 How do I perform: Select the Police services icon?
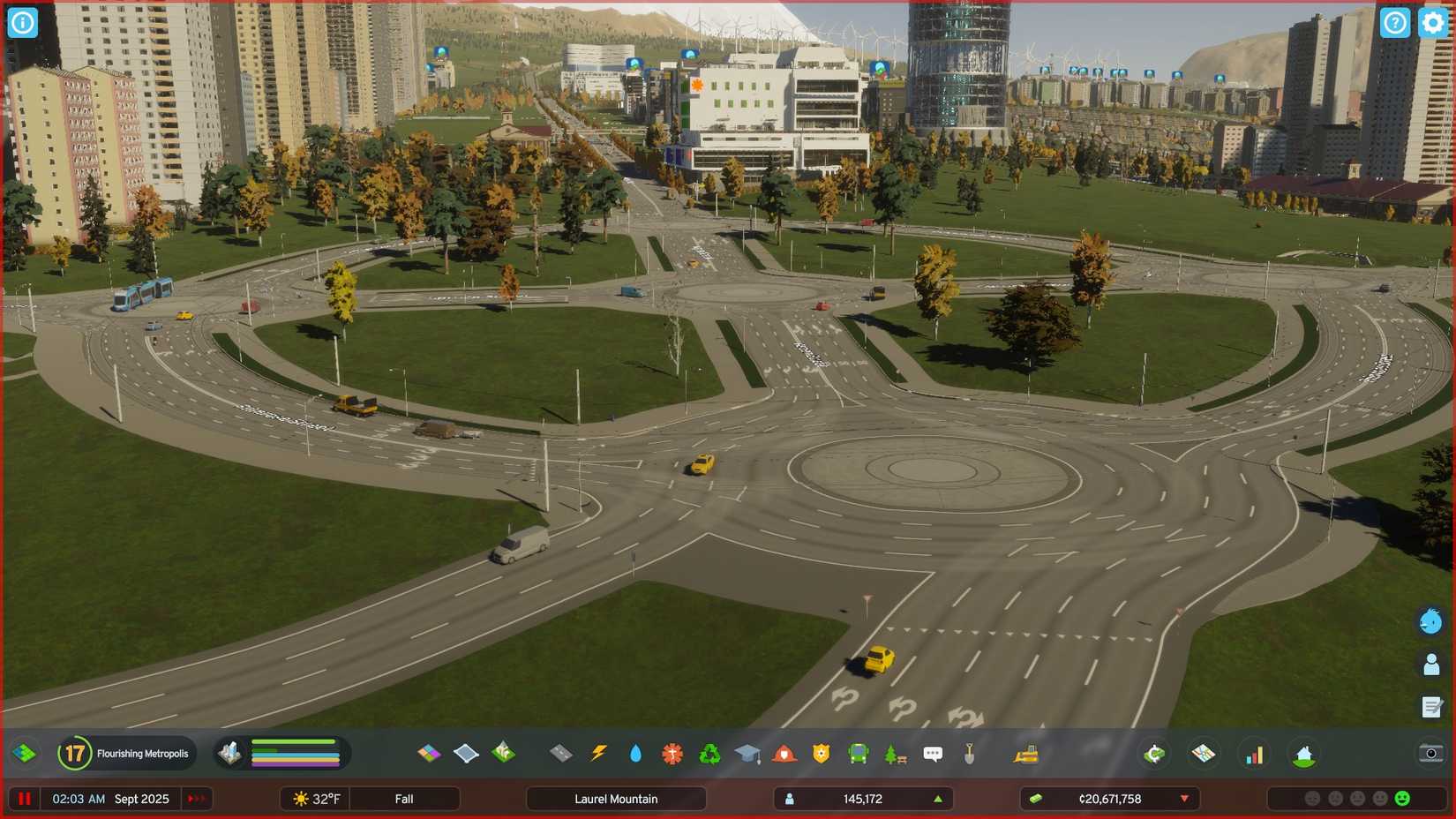[x=822, y=753]
